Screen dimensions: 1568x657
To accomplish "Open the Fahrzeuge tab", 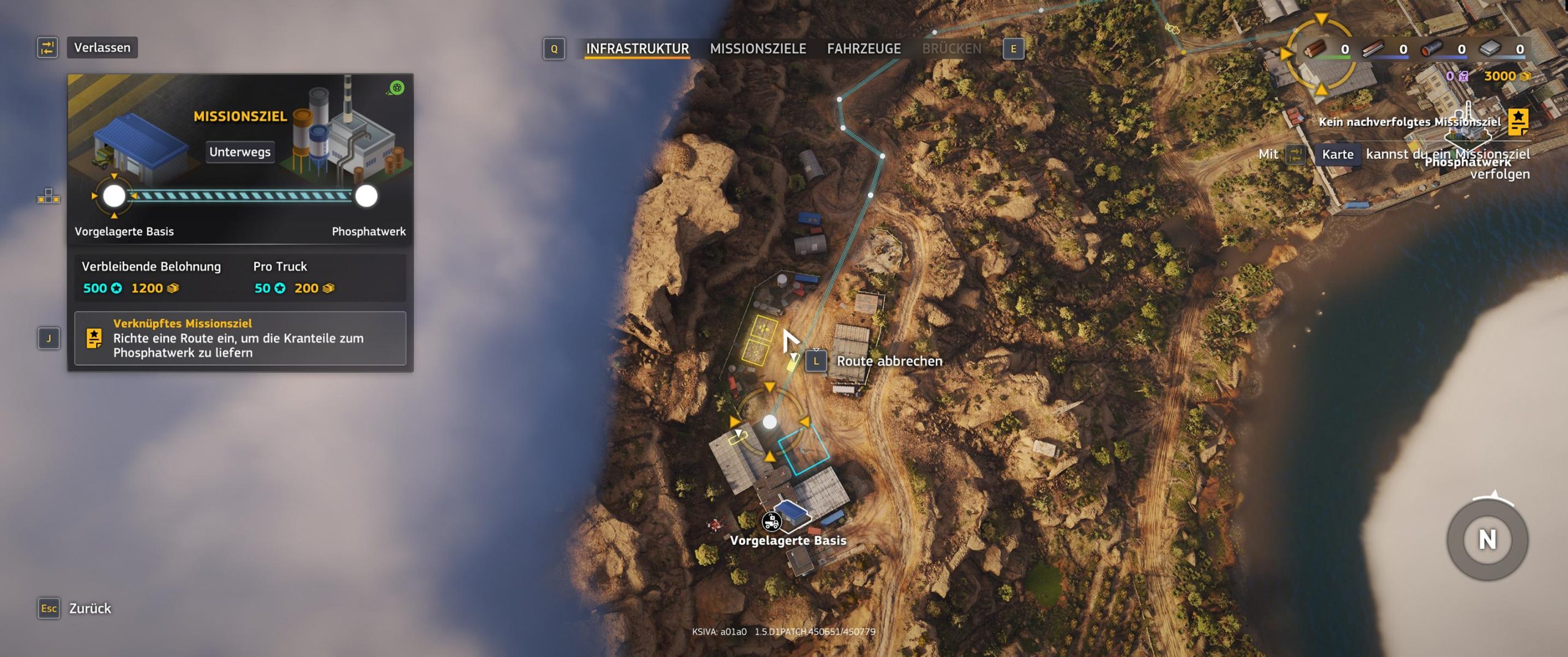I will pyautogui.click(x=864, y=48).
